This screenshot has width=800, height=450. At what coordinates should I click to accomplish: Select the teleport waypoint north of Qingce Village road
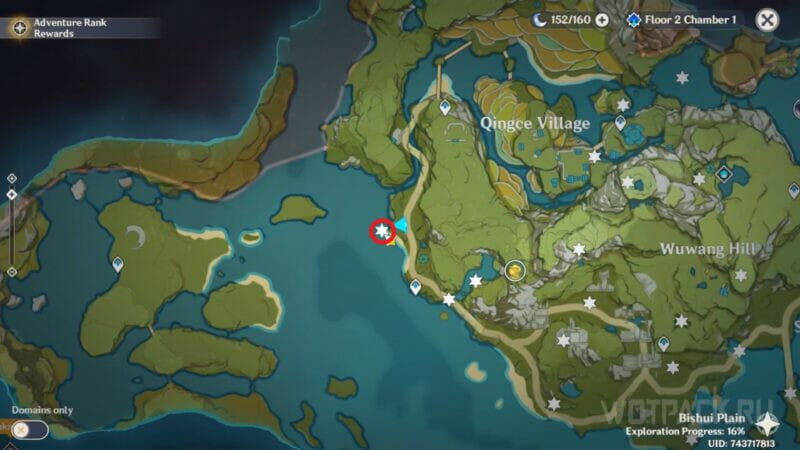445,106
